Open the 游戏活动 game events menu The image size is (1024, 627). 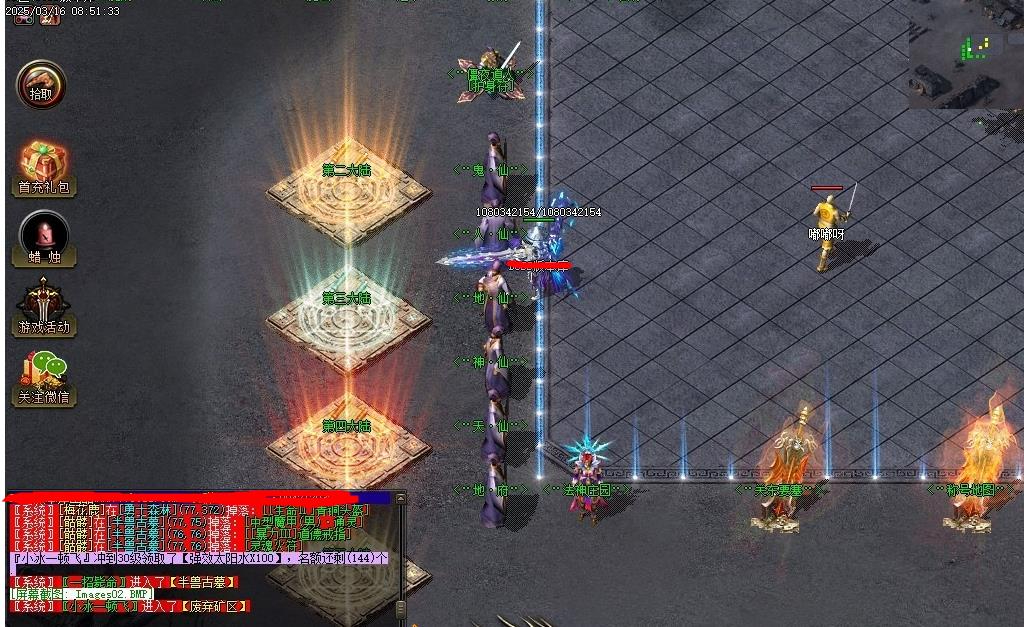(x=44, y=307)
